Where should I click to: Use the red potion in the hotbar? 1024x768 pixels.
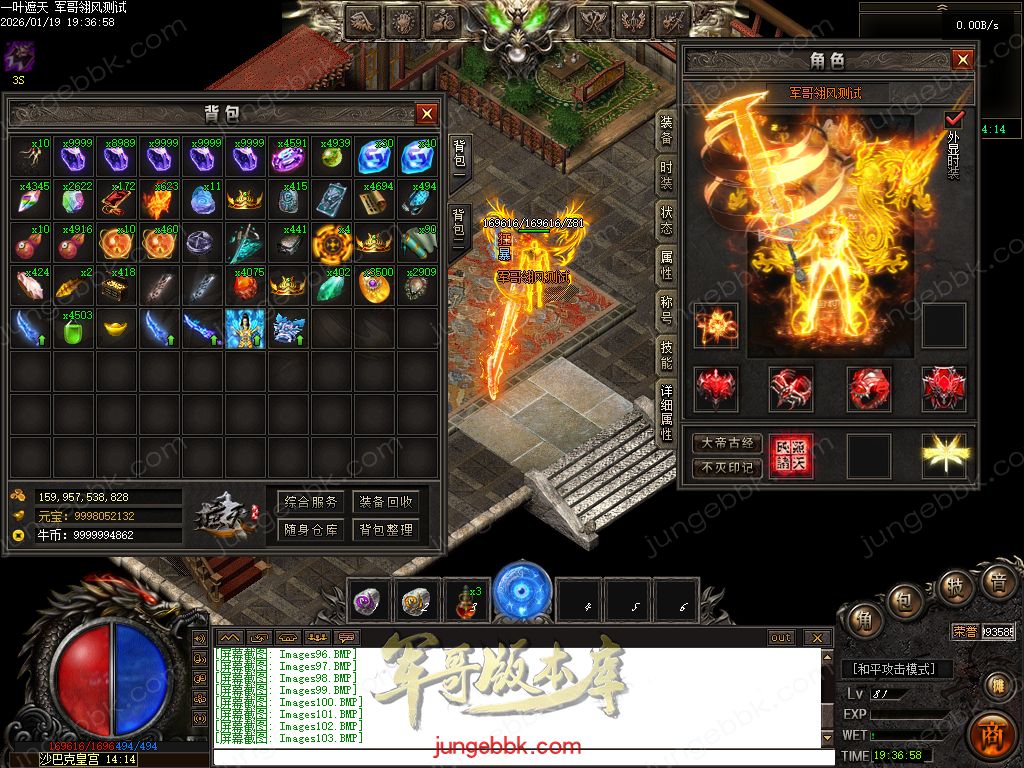[465, 600]
